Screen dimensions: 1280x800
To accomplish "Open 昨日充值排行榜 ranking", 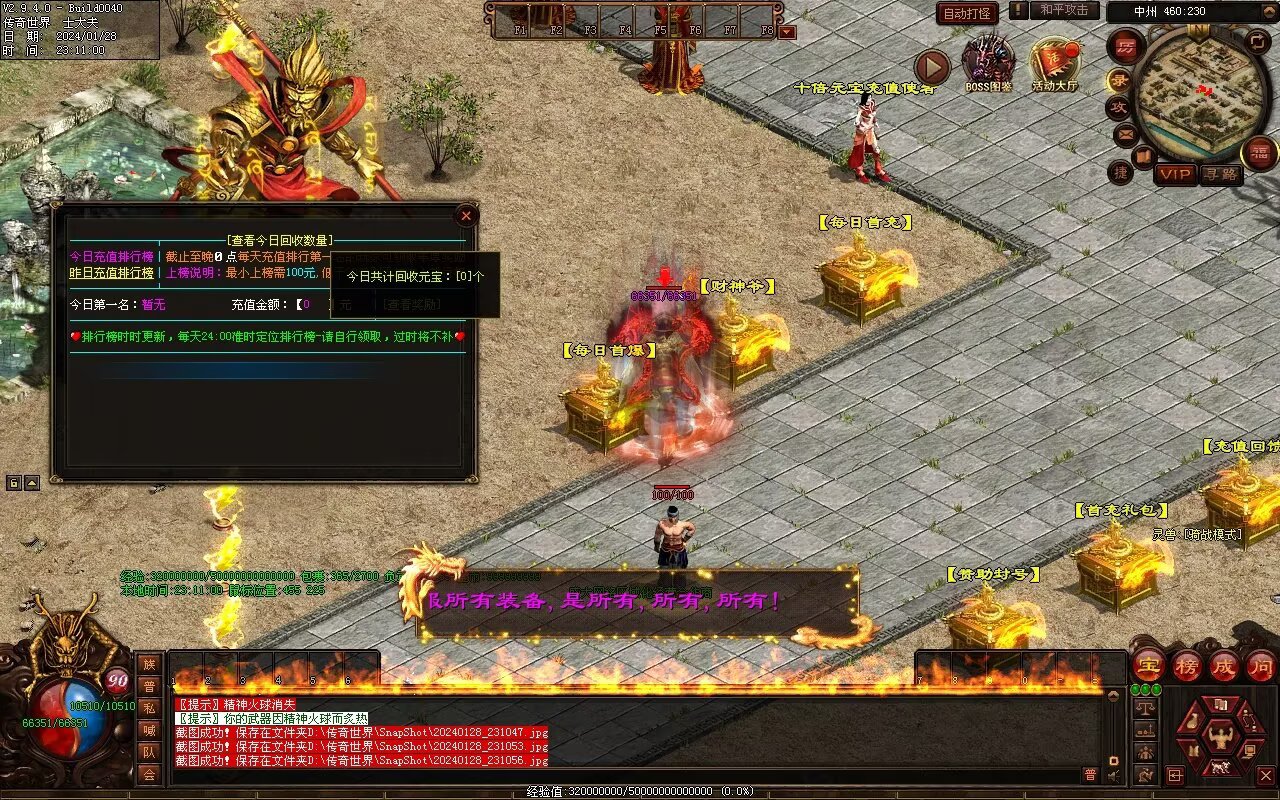I will [111, 273].
